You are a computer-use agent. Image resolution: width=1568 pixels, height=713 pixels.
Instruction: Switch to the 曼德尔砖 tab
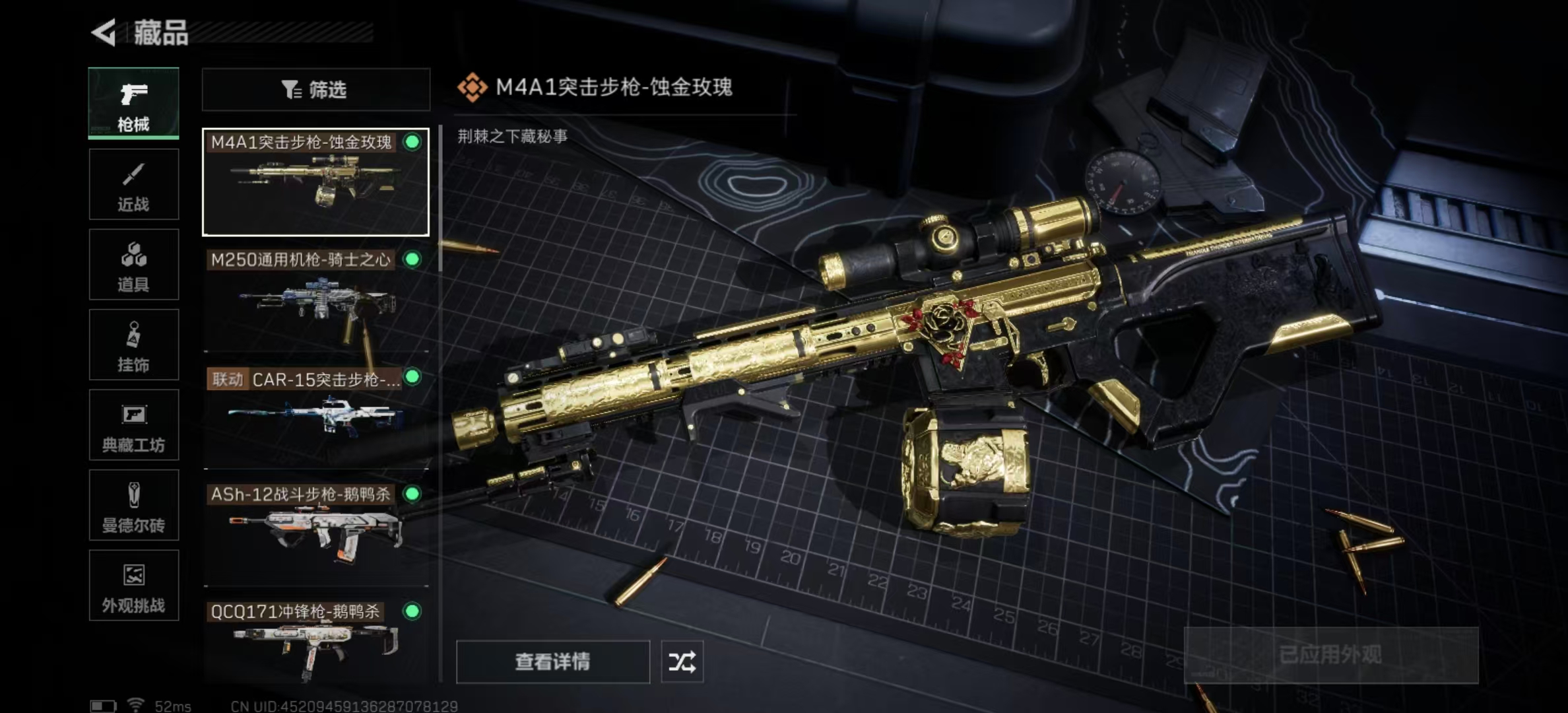pos(133,505)
